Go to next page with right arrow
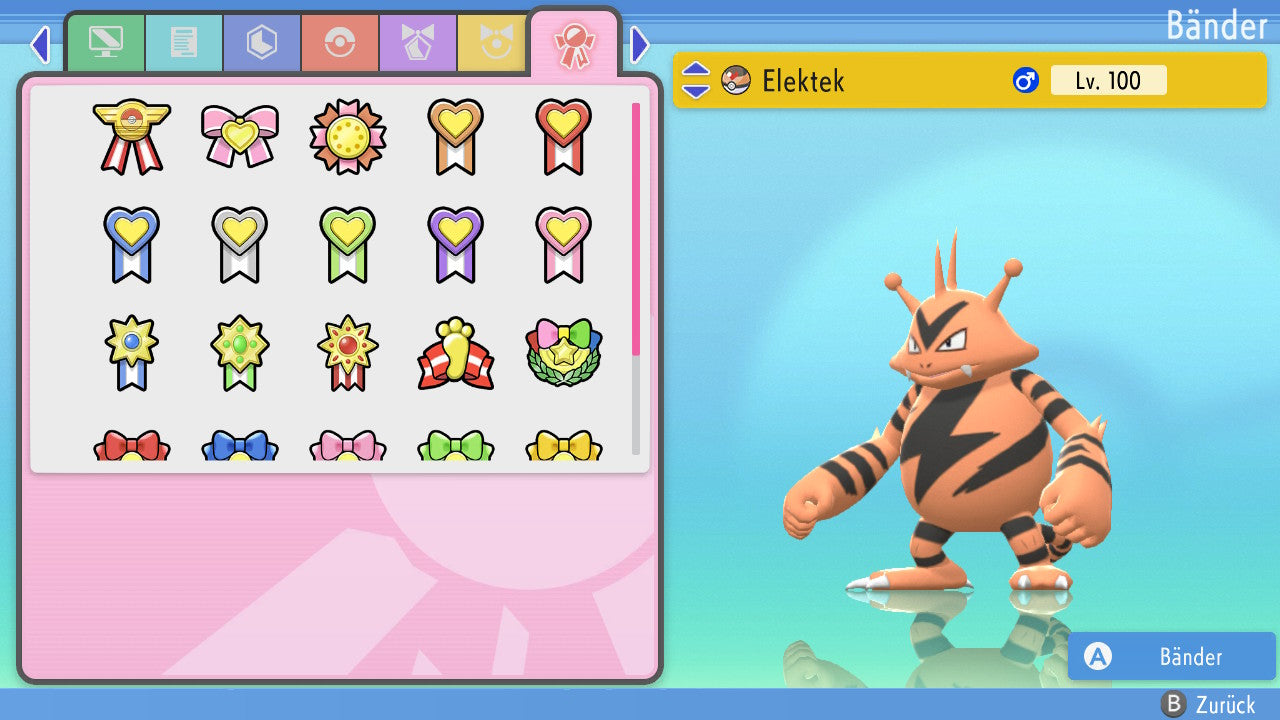Viewport: 1280px width, 720px height. click(x=640, y=44)
